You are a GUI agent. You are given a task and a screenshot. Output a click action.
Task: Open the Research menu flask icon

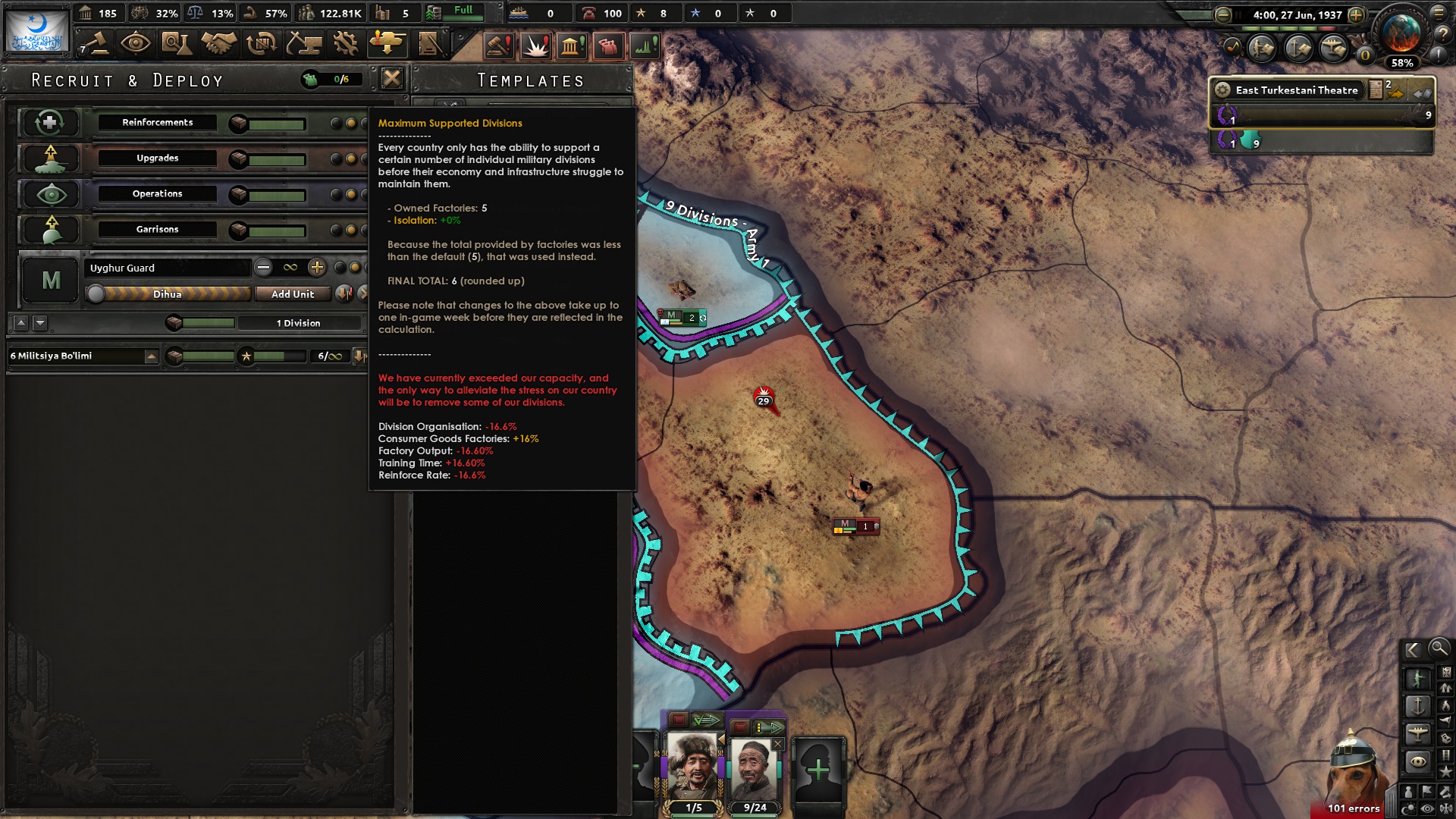[x=177, y=43]
